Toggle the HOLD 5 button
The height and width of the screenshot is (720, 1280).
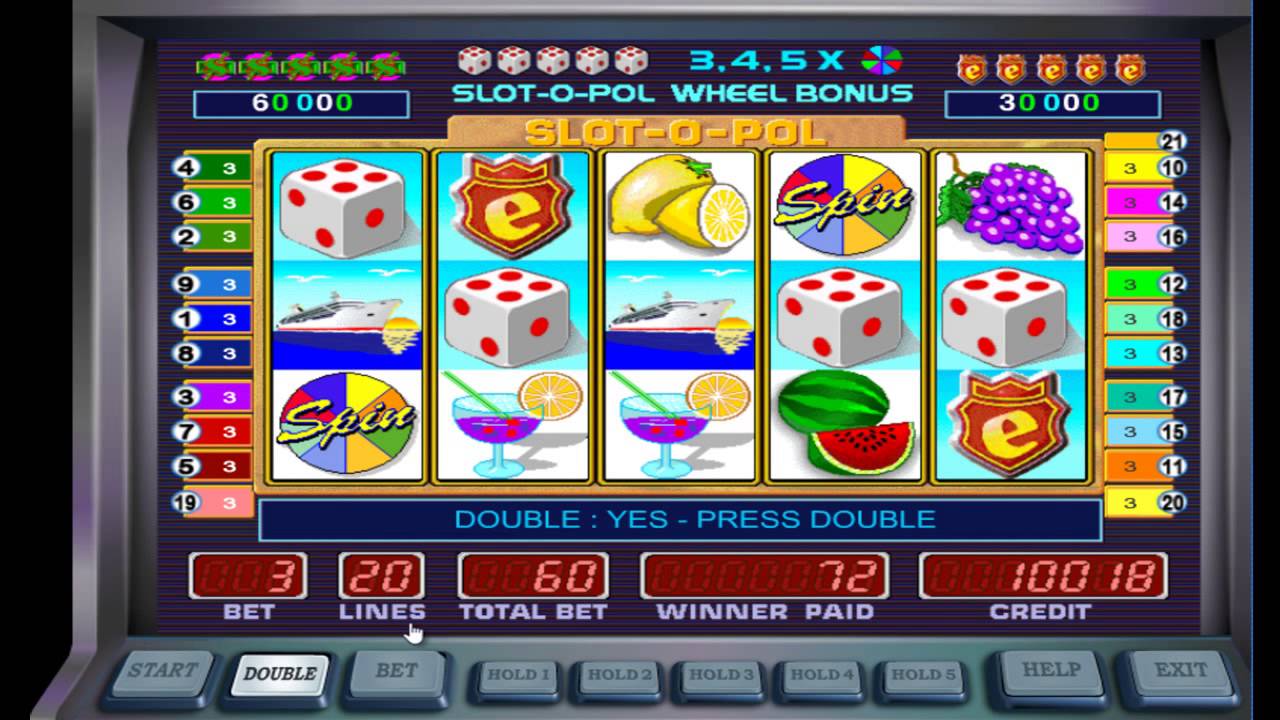coord(922,675)
